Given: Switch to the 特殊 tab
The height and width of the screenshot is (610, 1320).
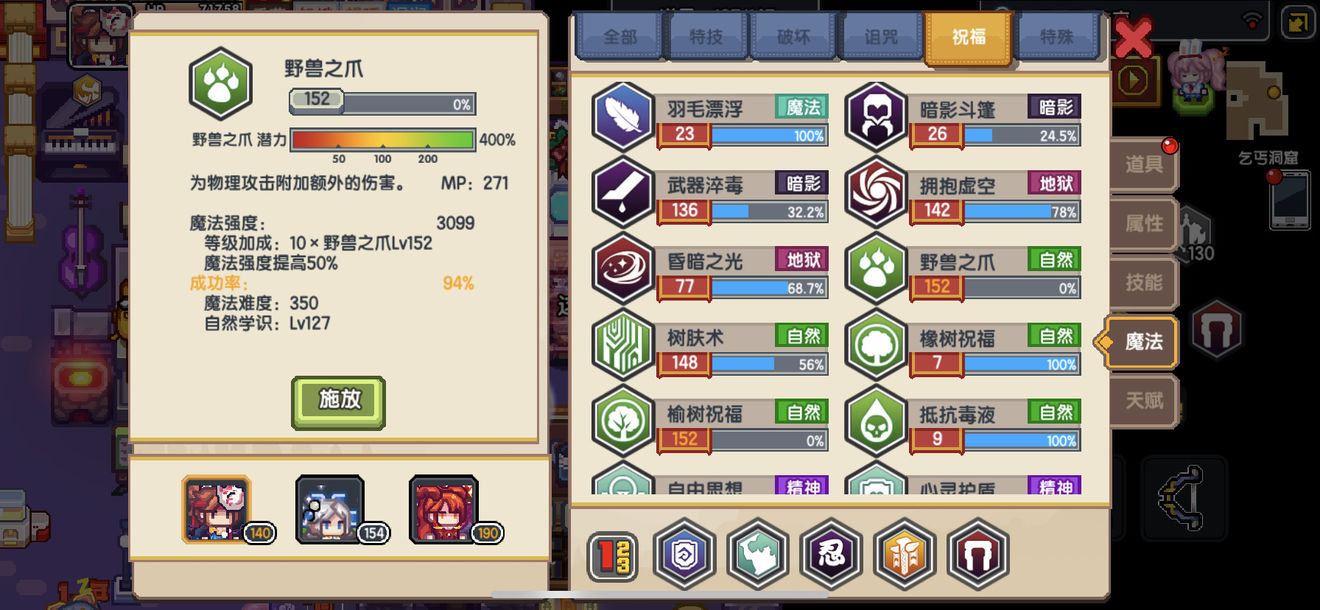Looking at the screenshot, I should click(x=1057, y=38).
